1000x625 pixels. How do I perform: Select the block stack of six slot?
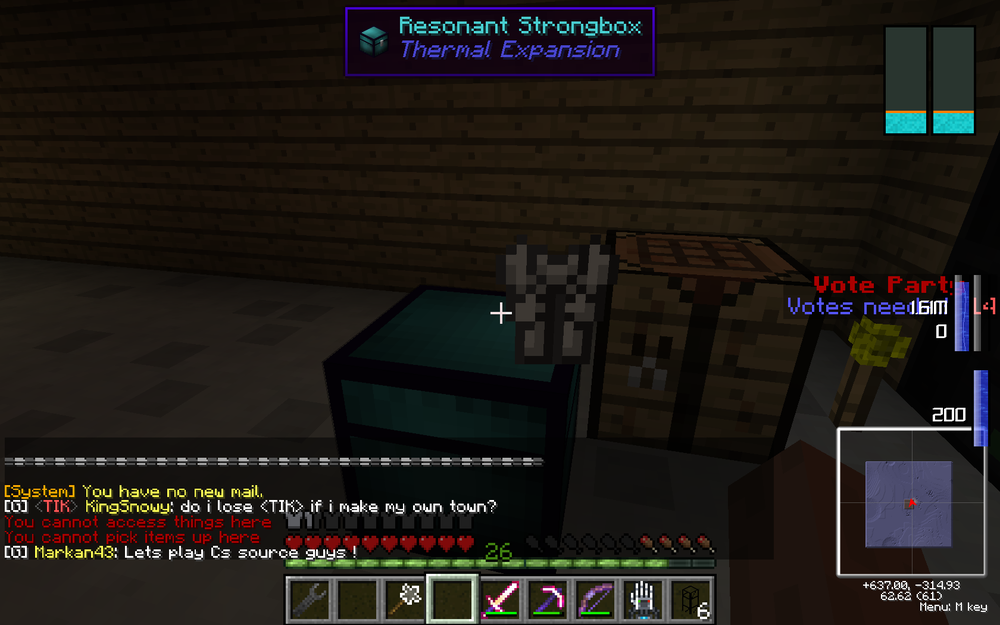click(x=690, y=598)
